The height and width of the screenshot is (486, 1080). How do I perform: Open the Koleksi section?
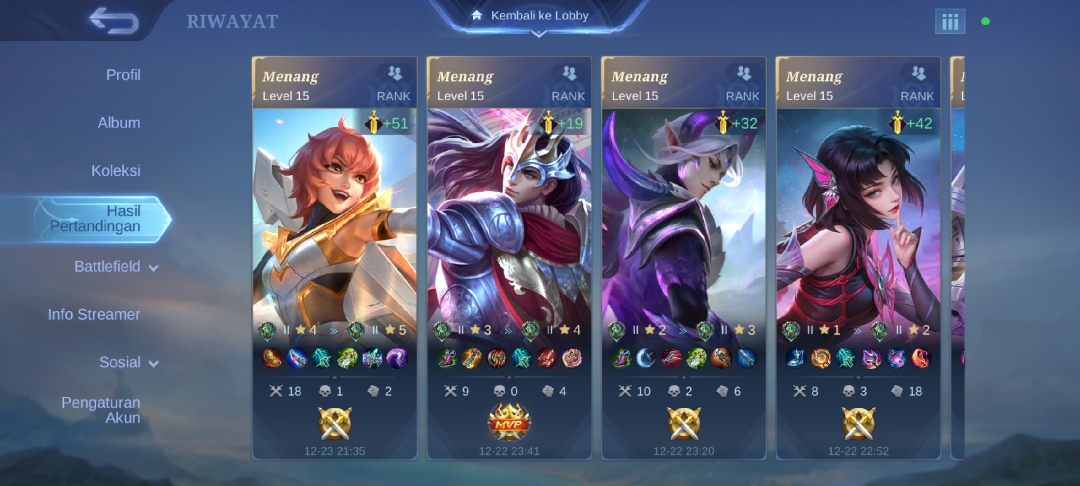(116, 171)
